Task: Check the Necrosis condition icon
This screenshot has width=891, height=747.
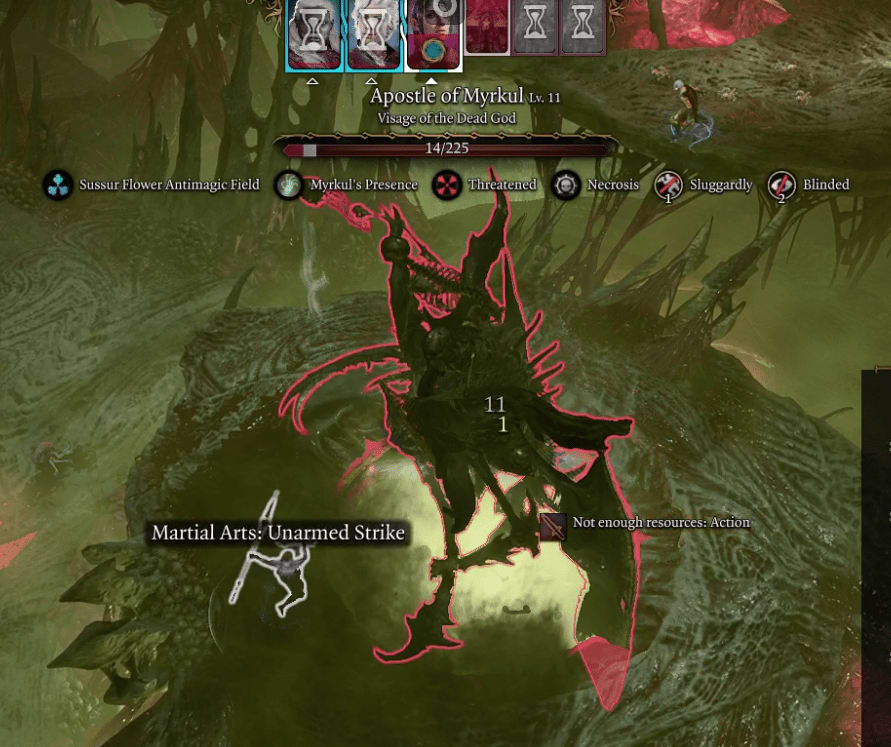Action: point(567,185)
